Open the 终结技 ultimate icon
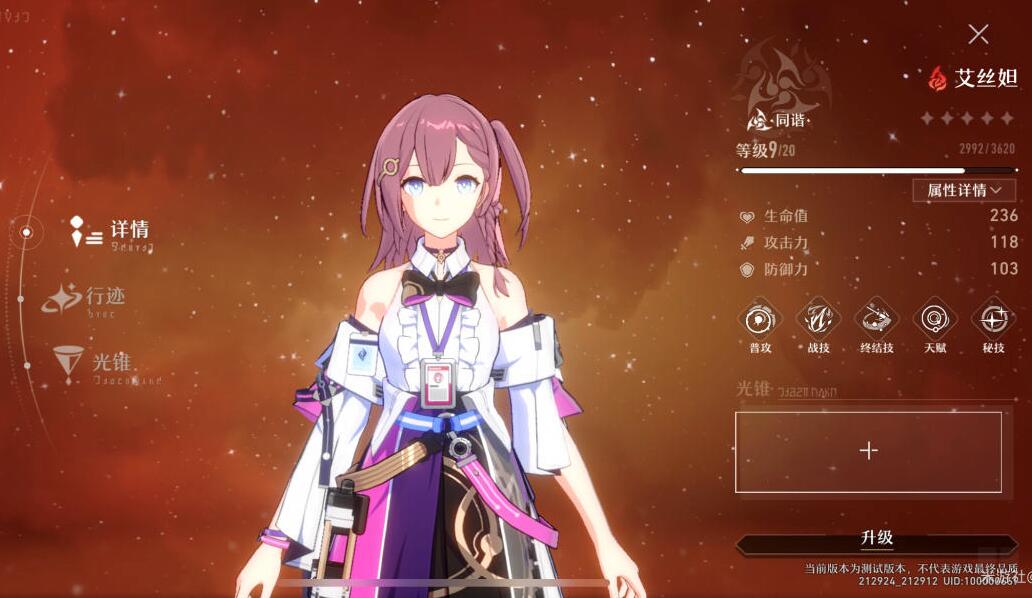This screenshot has width=1032, height=598. pyautogui.click(x=876, y=320)
